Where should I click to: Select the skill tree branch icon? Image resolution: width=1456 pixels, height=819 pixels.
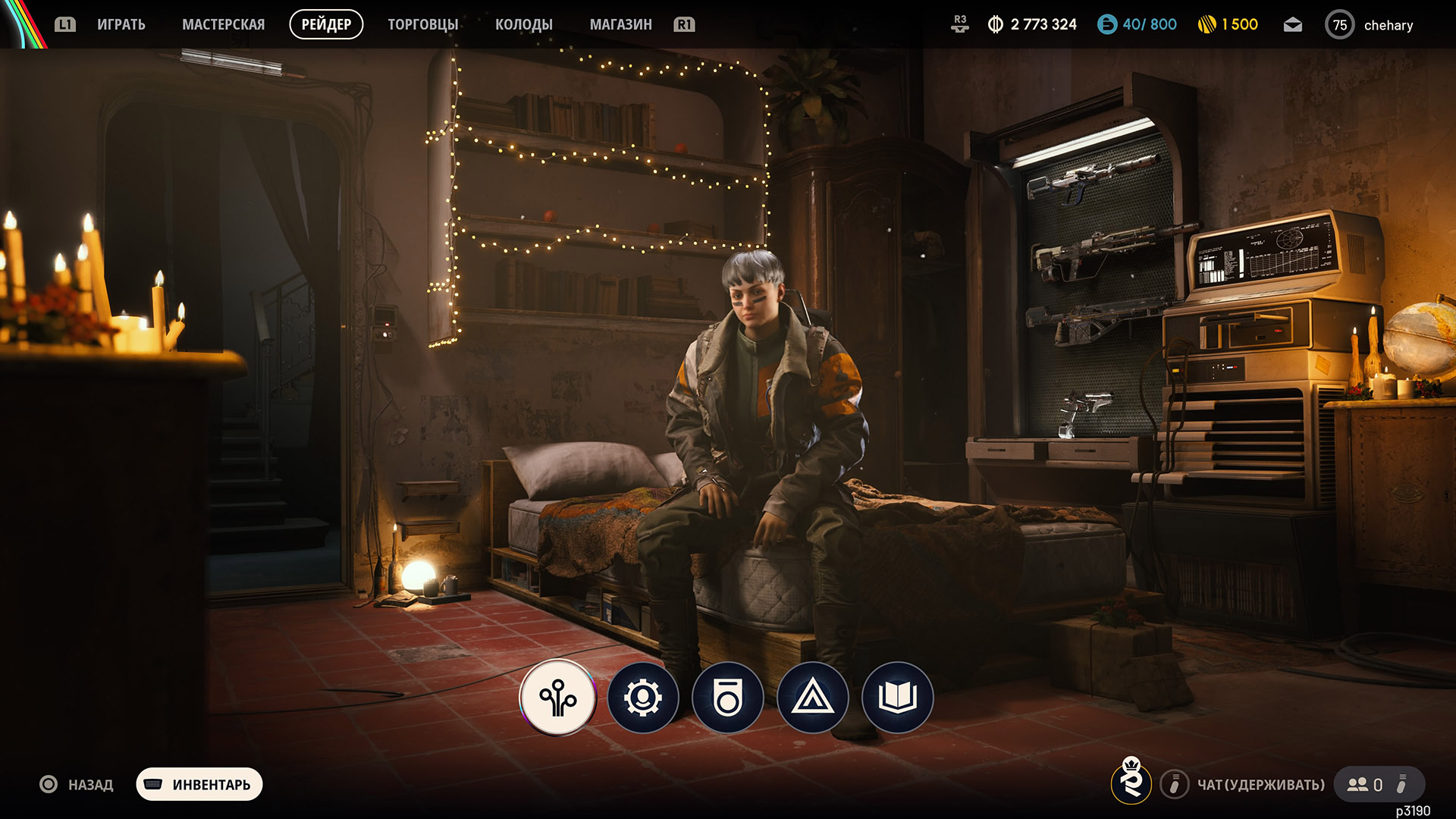[558, 698]
